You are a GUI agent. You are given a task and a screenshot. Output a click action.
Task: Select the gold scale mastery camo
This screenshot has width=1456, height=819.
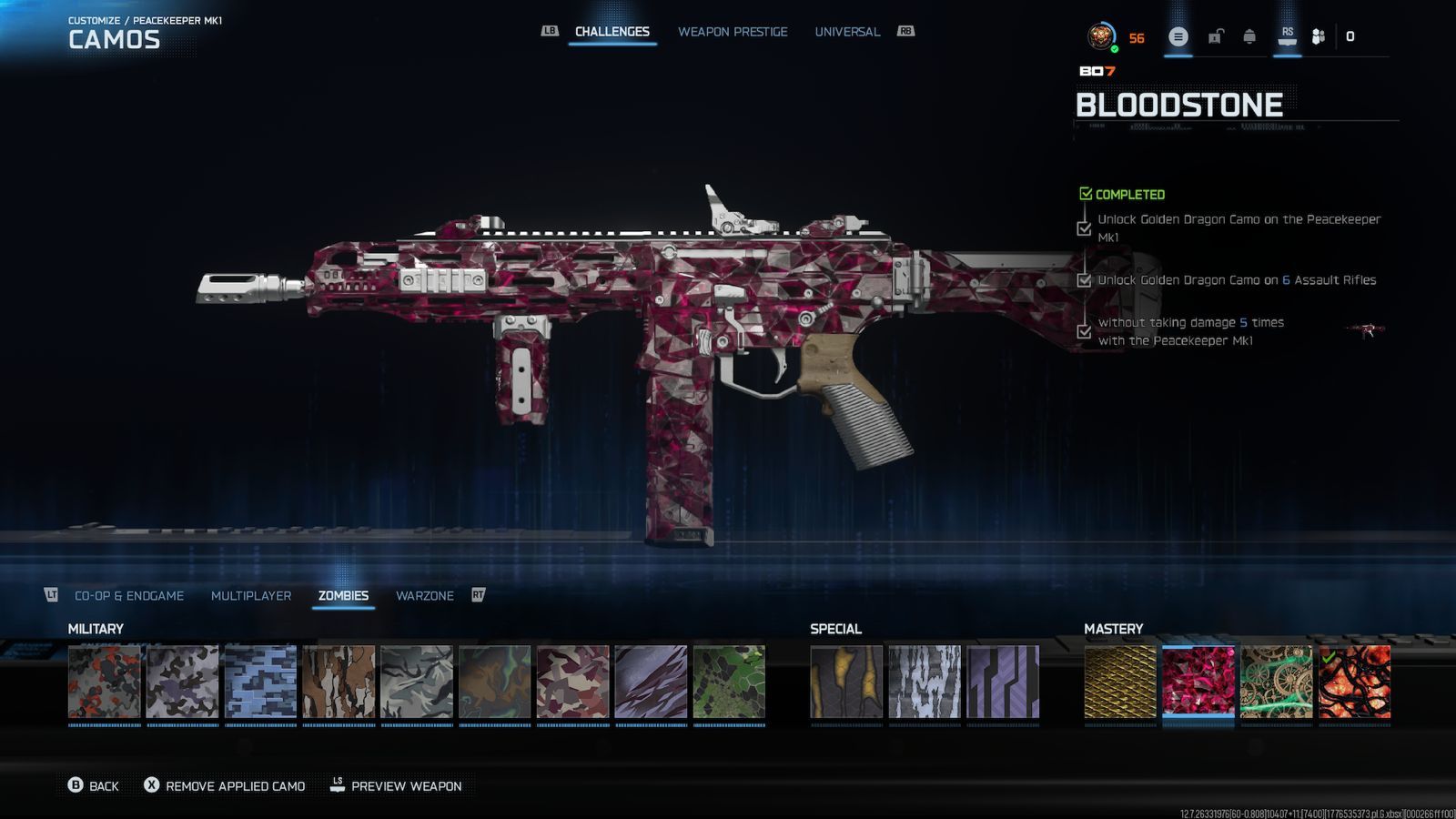pyautogui.click(x=1120, y=682)
